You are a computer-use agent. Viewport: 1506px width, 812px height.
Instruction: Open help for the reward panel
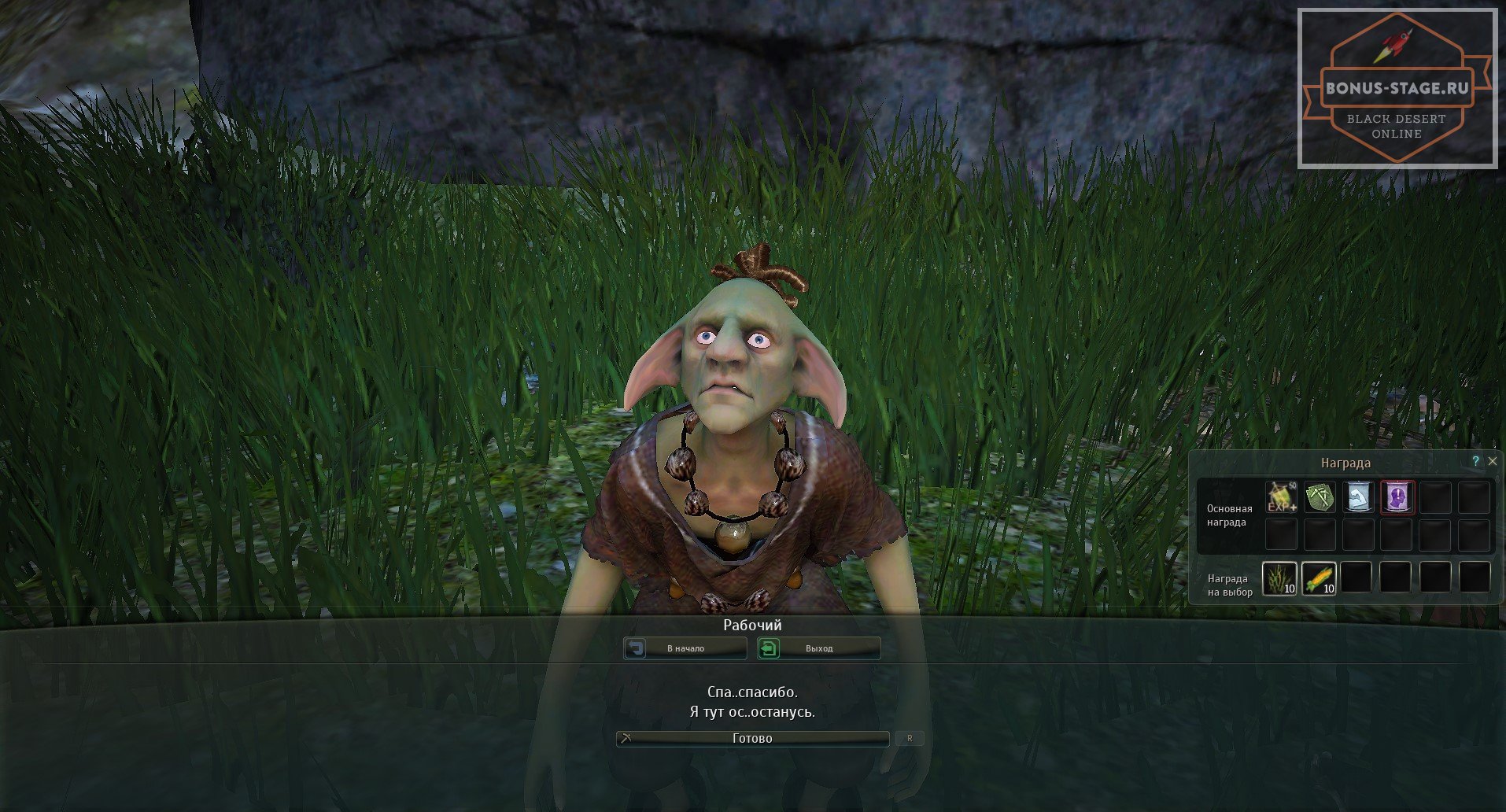[1475, 461]
